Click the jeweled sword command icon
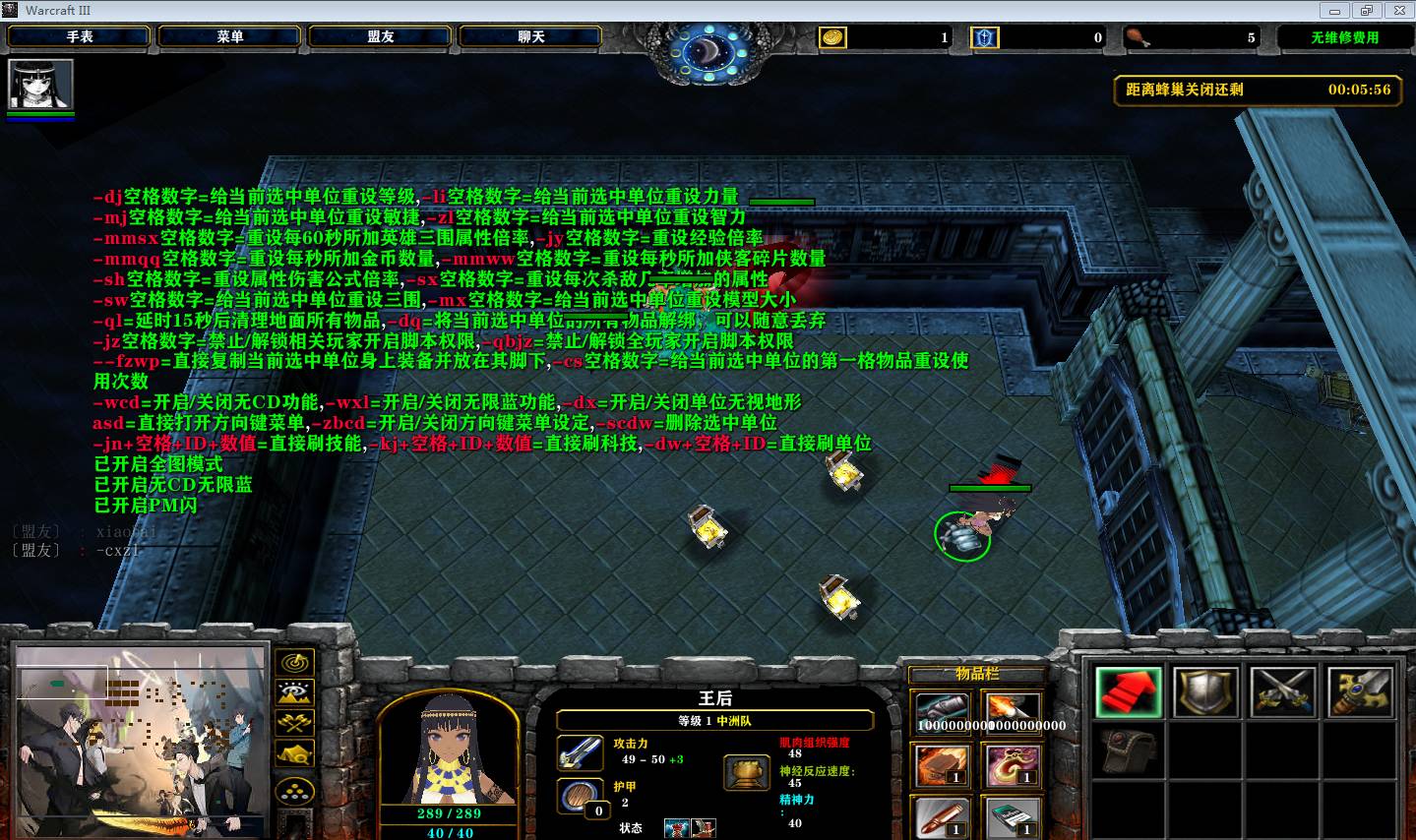 [x=1361, y=690]
